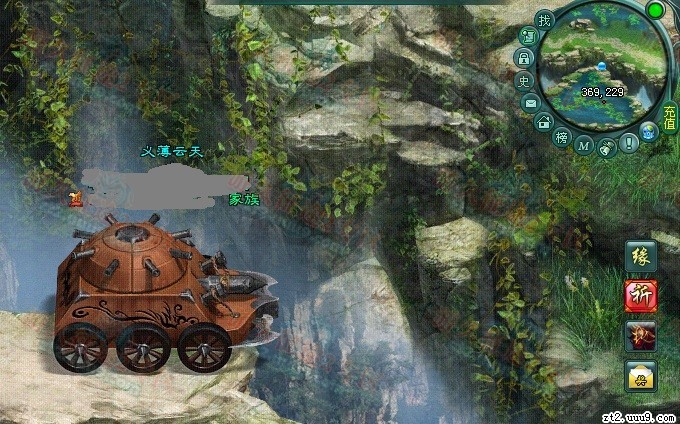
Task: Click the M map button
Action: tap(584, 145)
